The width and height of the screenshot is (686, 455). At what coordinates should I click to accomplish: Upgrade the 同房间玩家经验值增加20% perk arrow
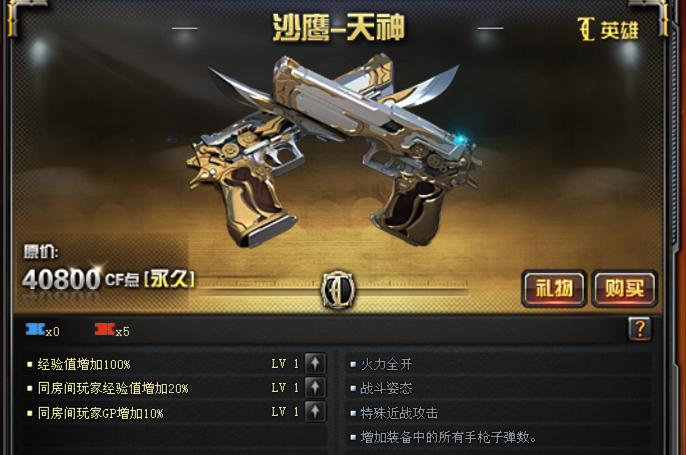pos(315,387)
